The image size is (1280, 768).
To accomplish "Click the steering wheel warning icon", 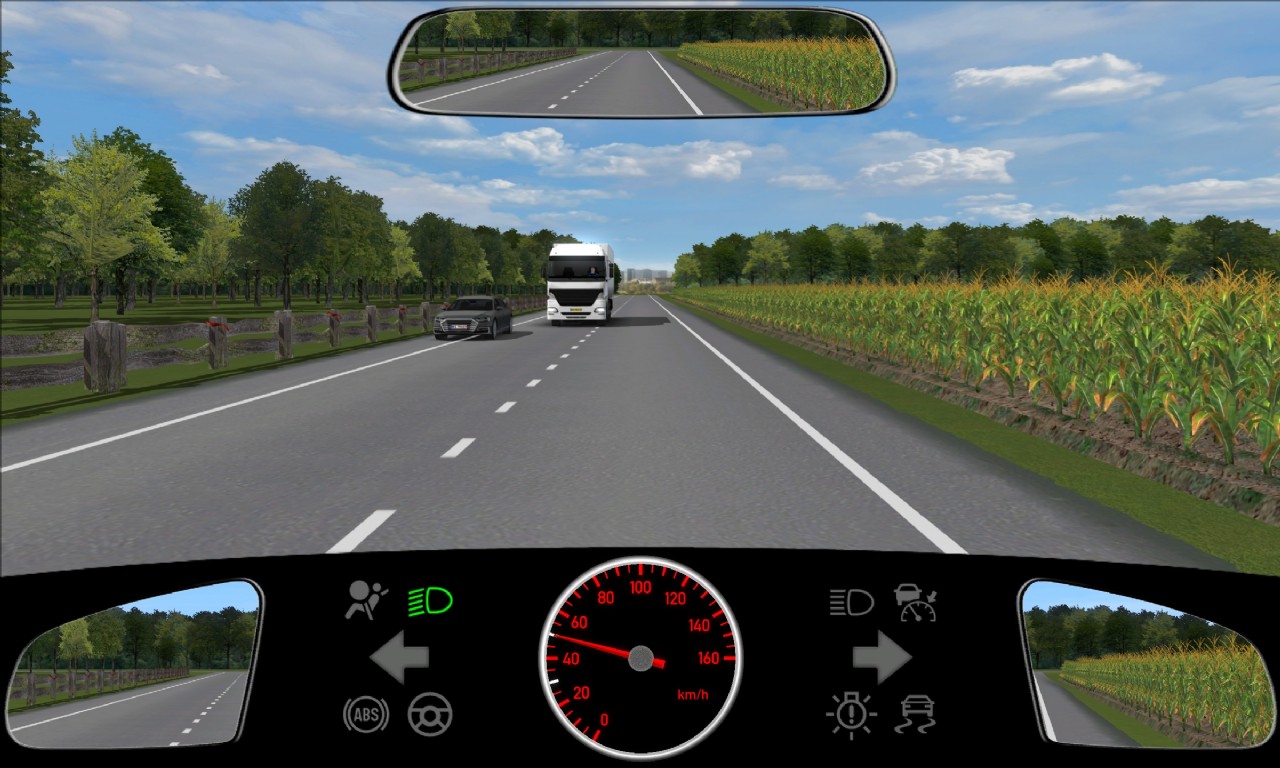I will [x=430, y=714].
